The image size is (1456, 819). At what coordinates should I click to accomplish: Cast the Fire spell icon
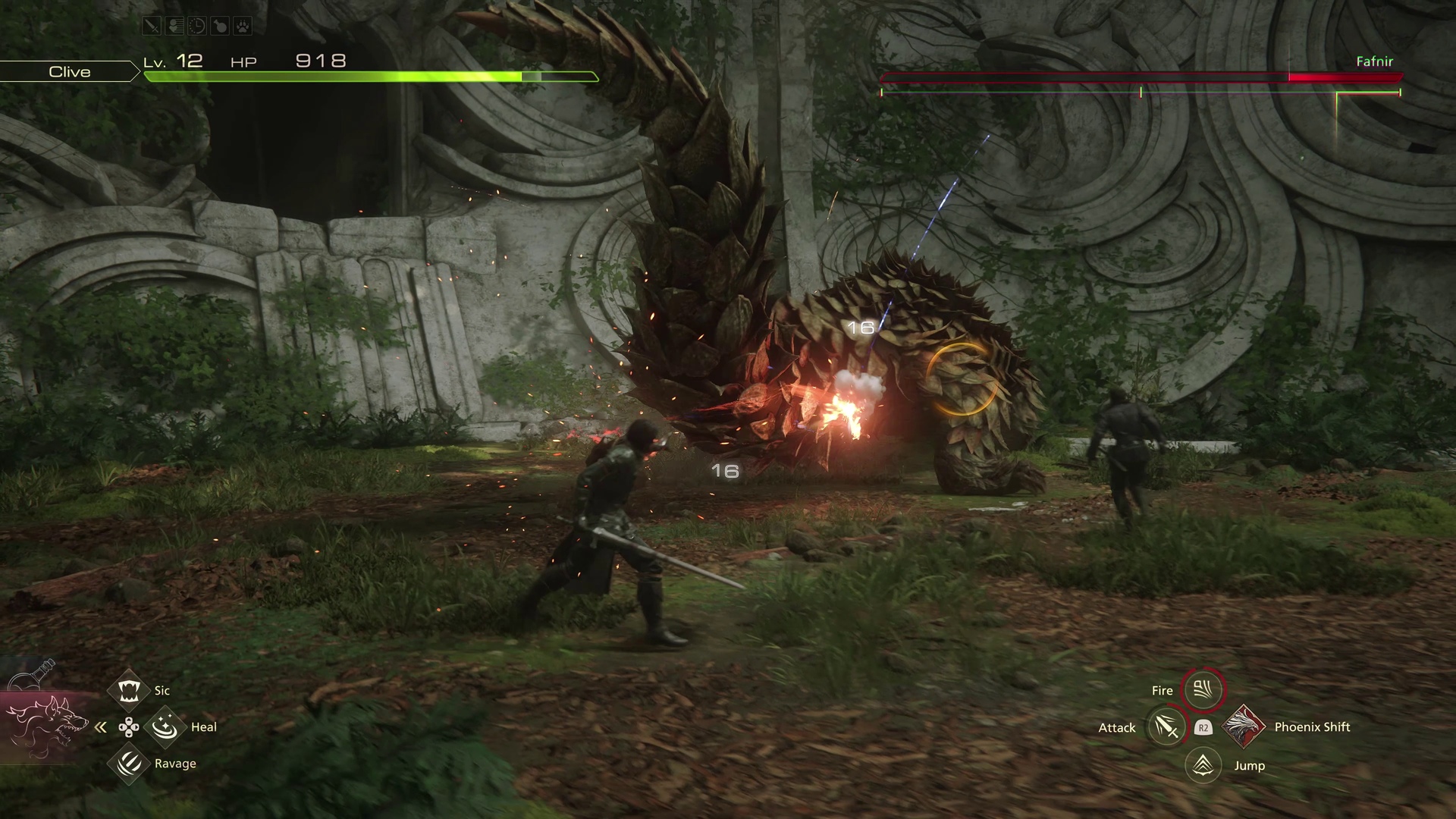[x=1203, y=689]
